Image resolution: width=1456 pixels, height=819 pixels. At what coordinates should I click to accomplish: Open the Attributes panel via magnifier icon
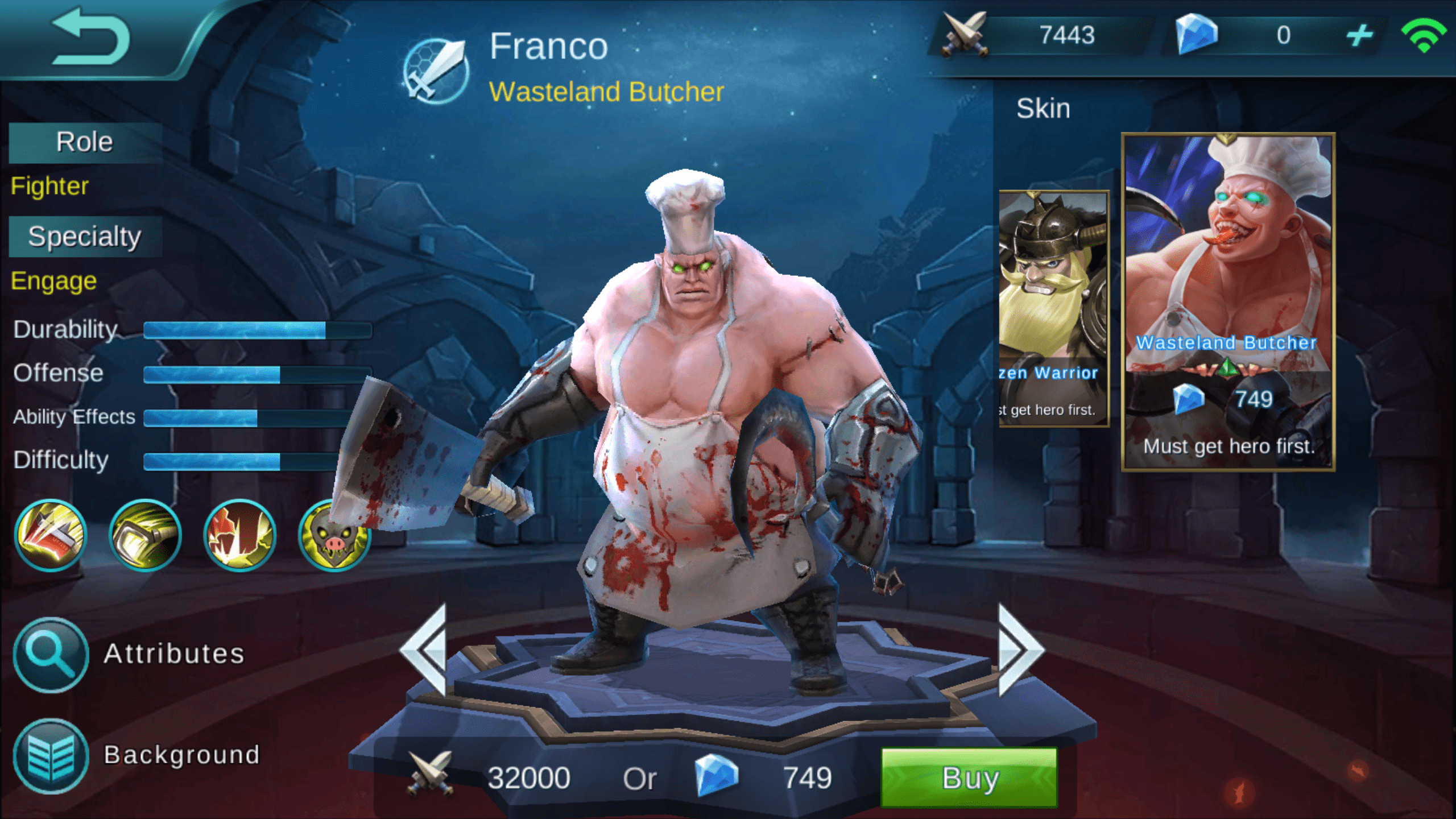(50, 655)
